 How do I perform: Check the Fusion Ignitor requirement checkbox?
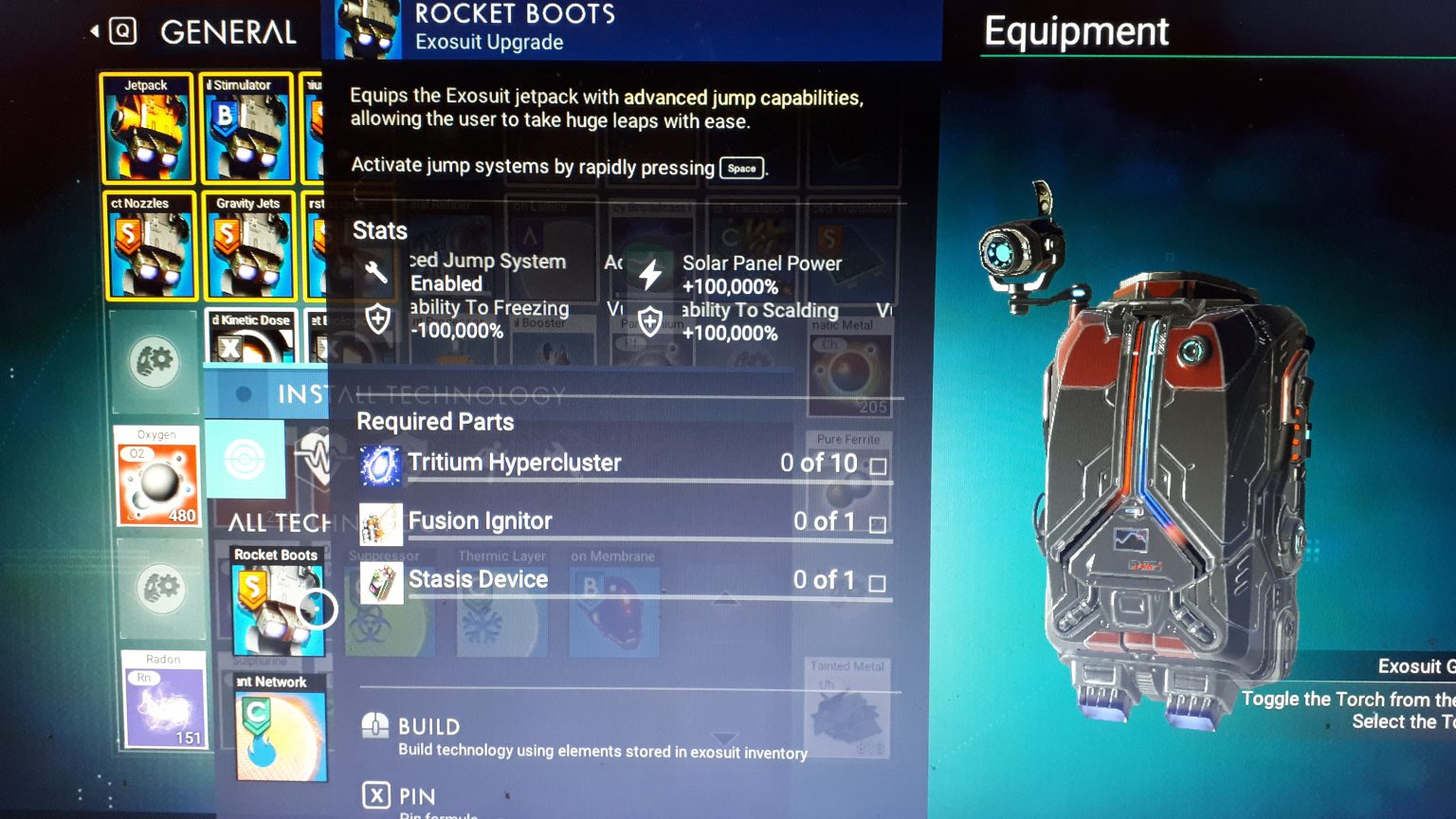880,522
